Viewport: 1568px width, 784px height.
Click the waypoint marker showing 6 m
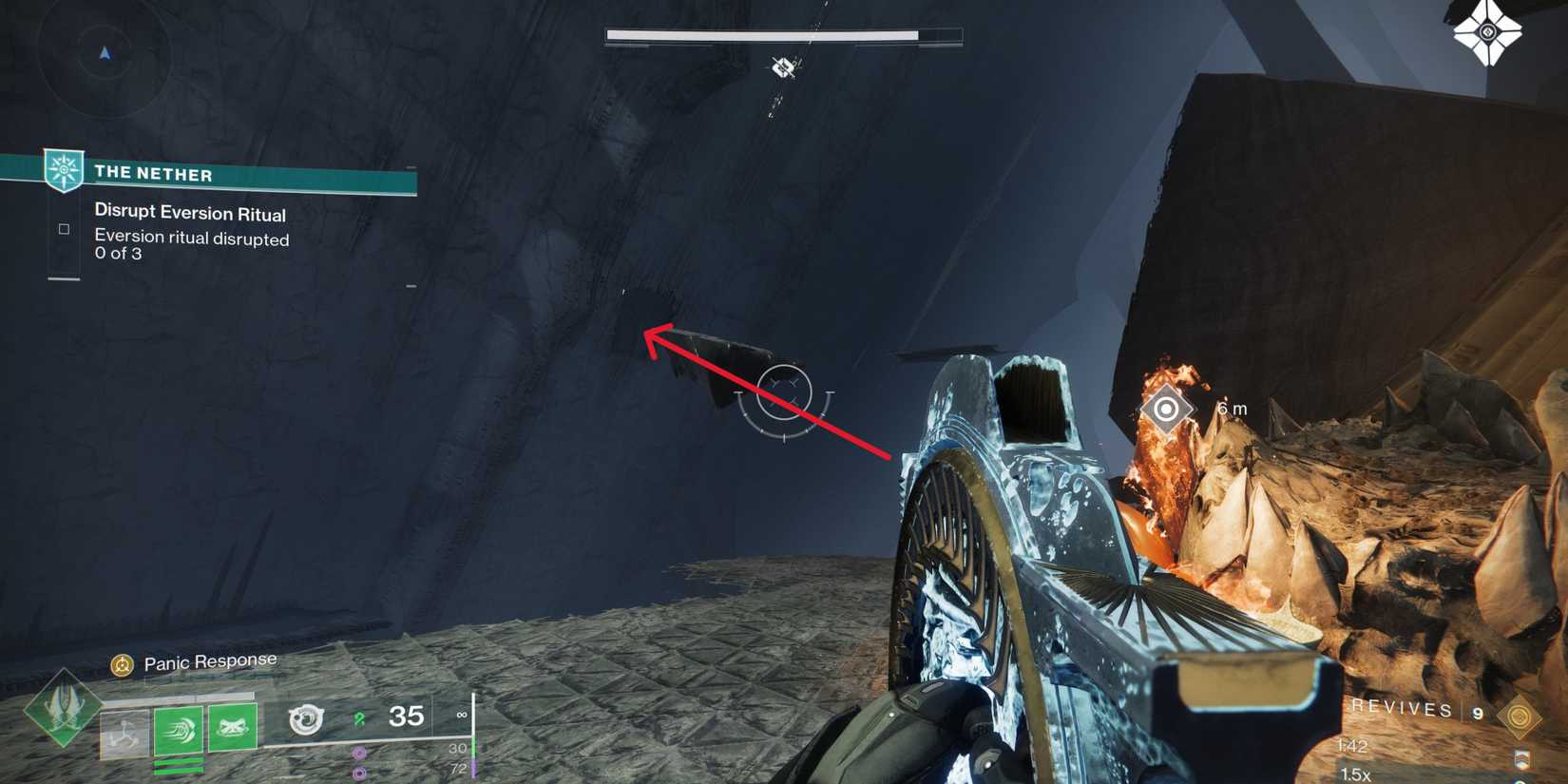pyautogui.click(x=1164, y=411)
